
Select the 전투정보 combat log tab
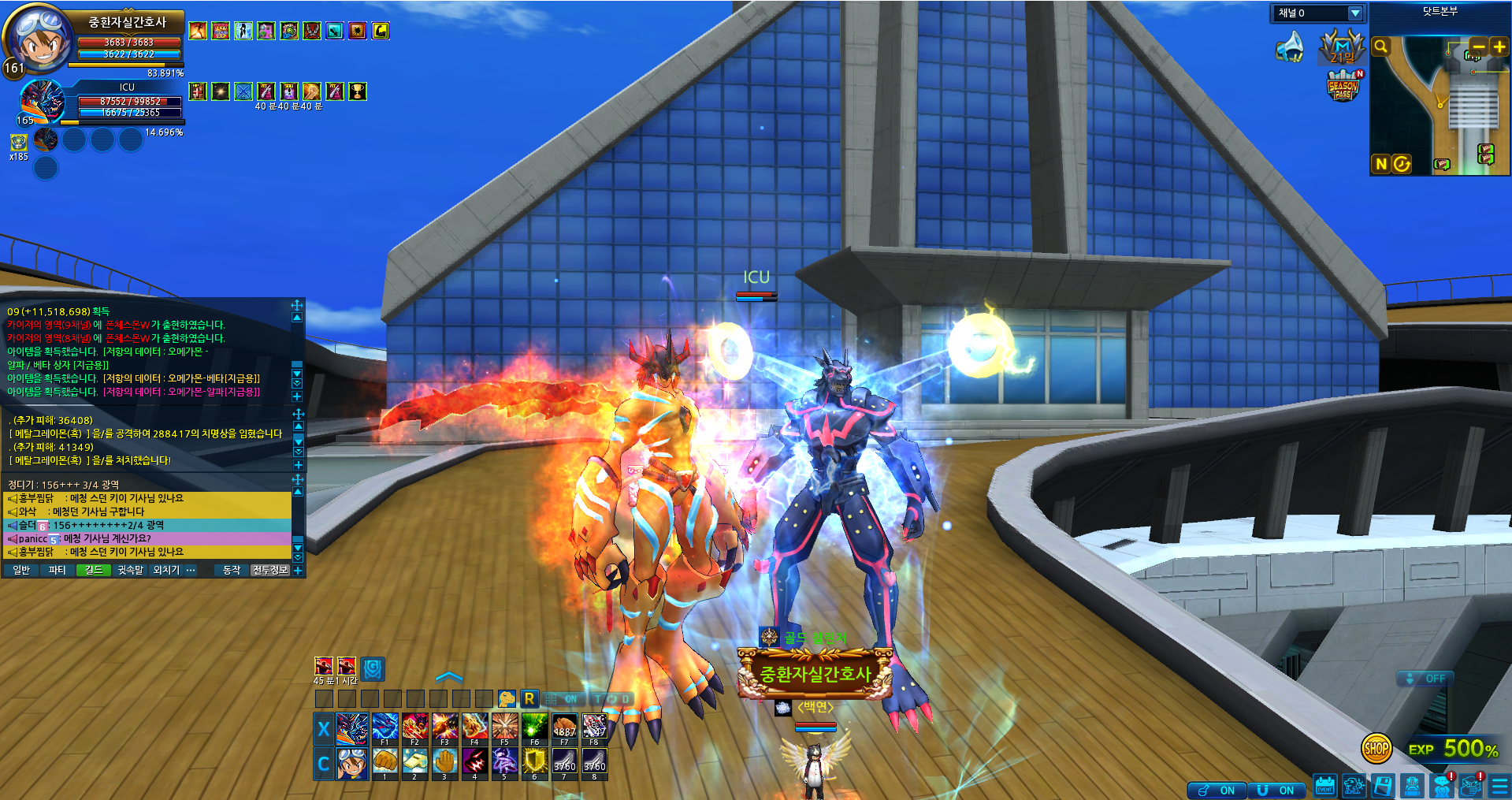click(x=269, y=570)
